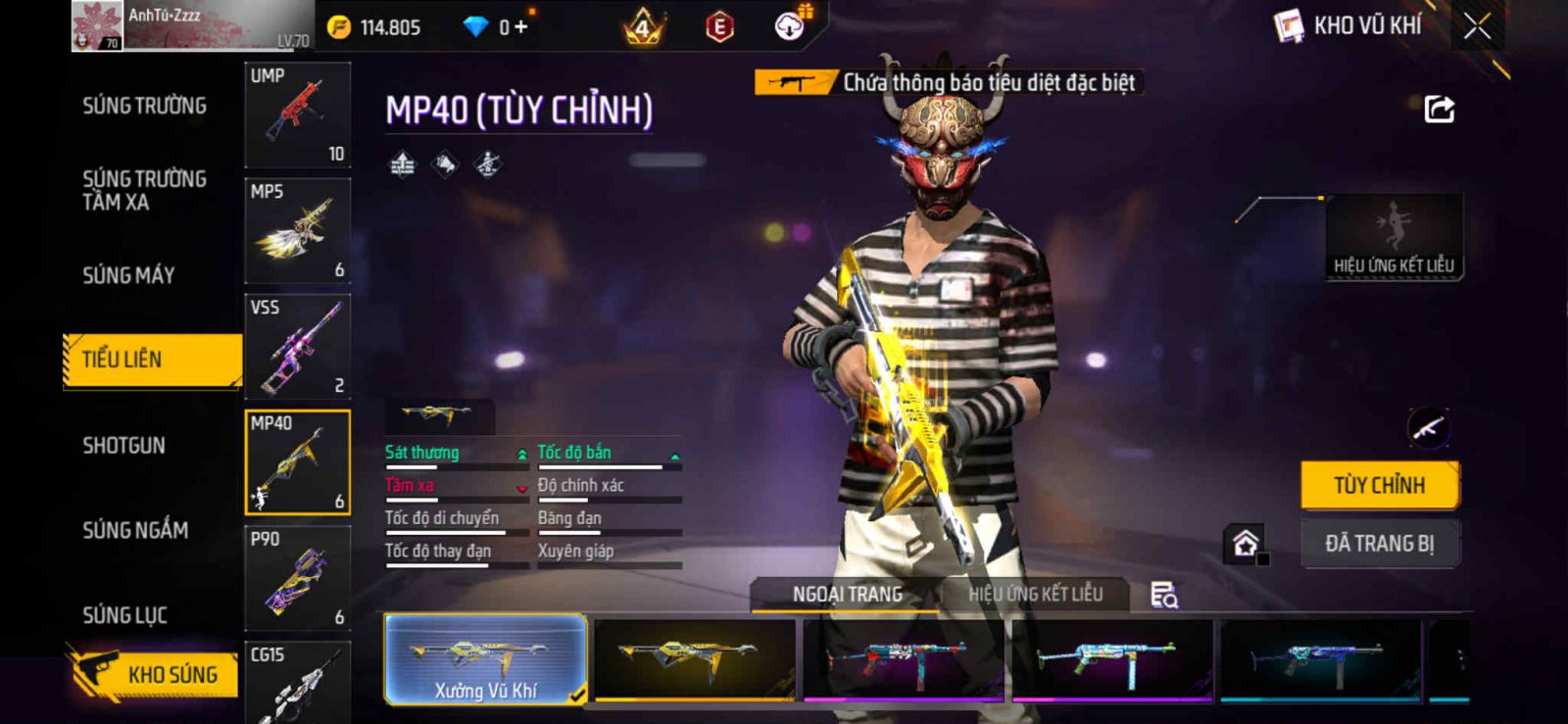Select the SÚNG TRƯỜNG category

[x=144, y=106]
